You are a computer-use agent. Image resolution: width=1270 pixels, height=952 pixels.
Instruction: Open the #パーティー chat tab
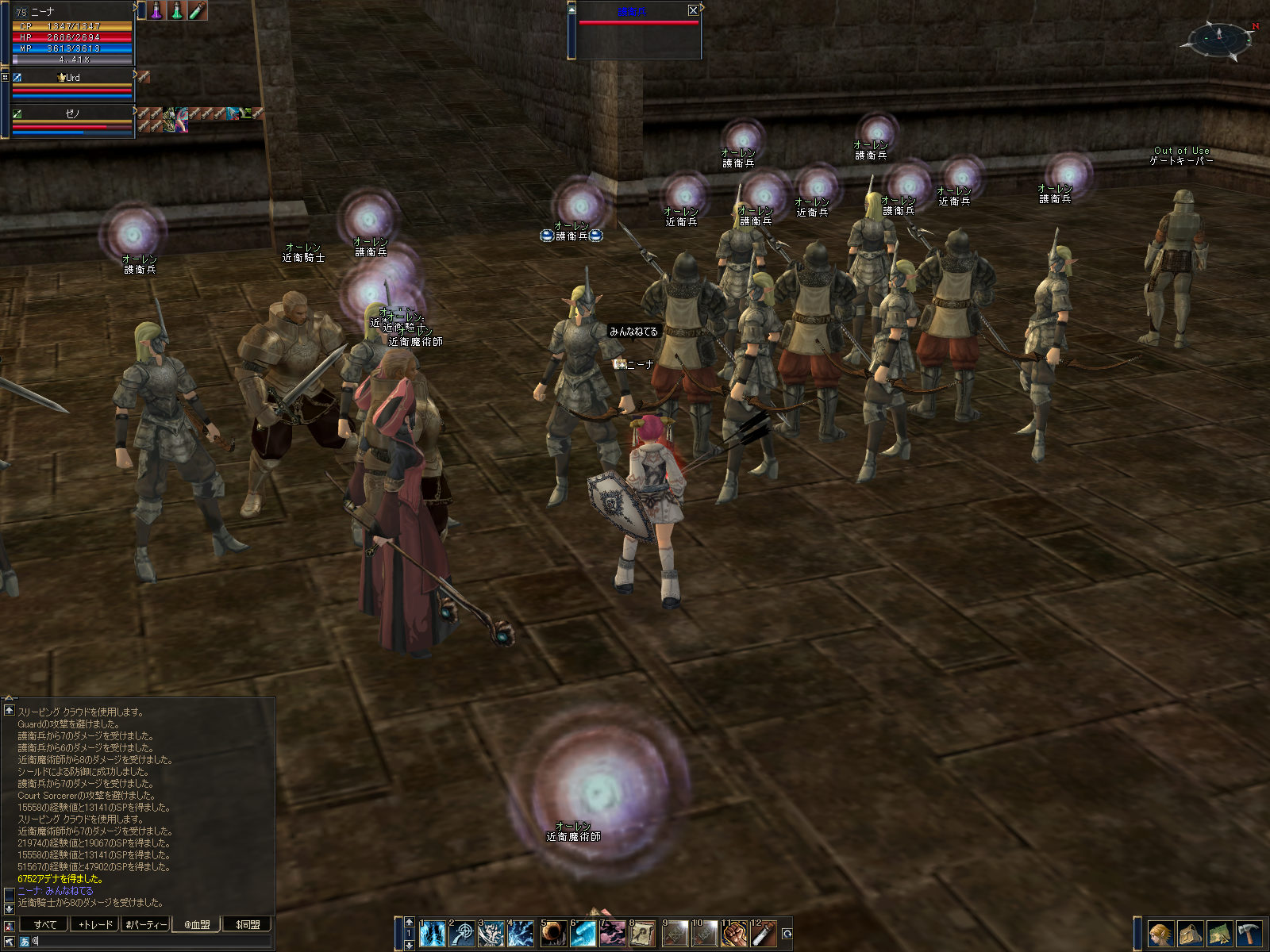(x=146, y=924)
